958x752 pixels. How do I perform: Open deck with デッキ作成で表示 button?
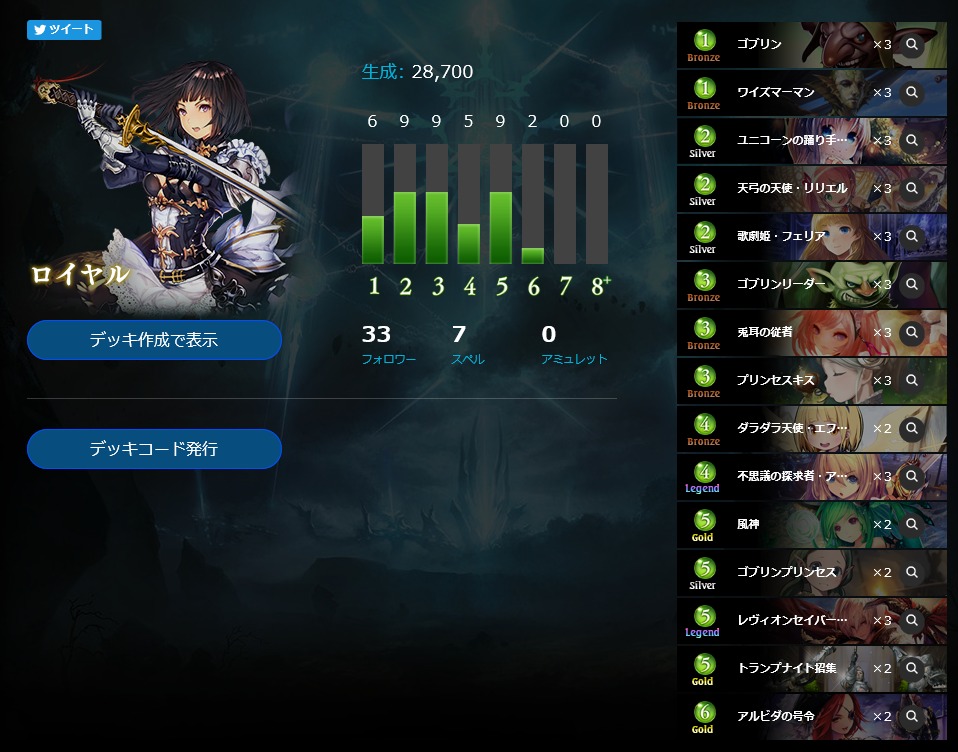click(154, 340)
